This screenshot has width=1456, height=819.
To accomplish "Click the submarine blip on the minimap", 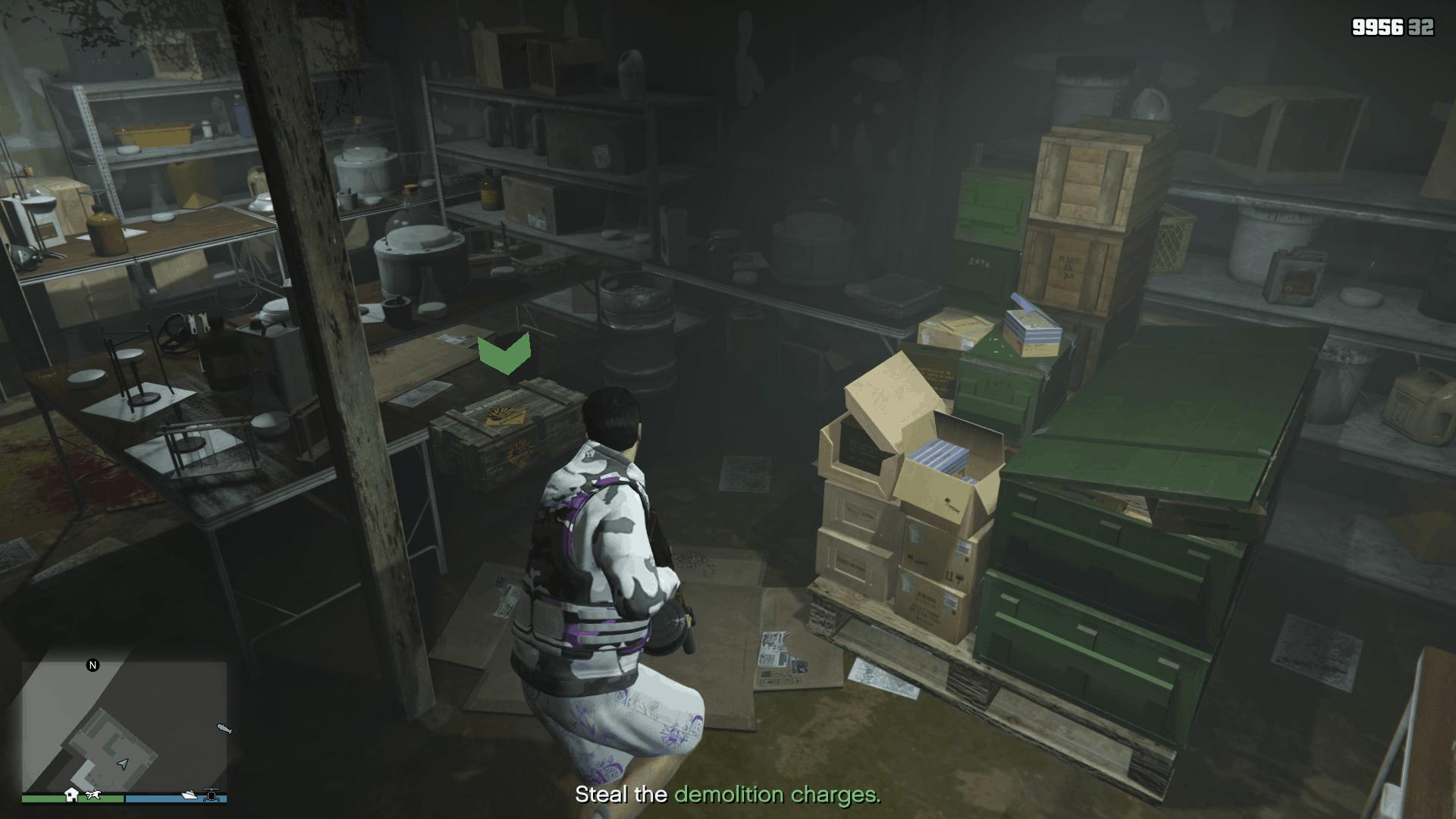I will (x=224, y=730).
